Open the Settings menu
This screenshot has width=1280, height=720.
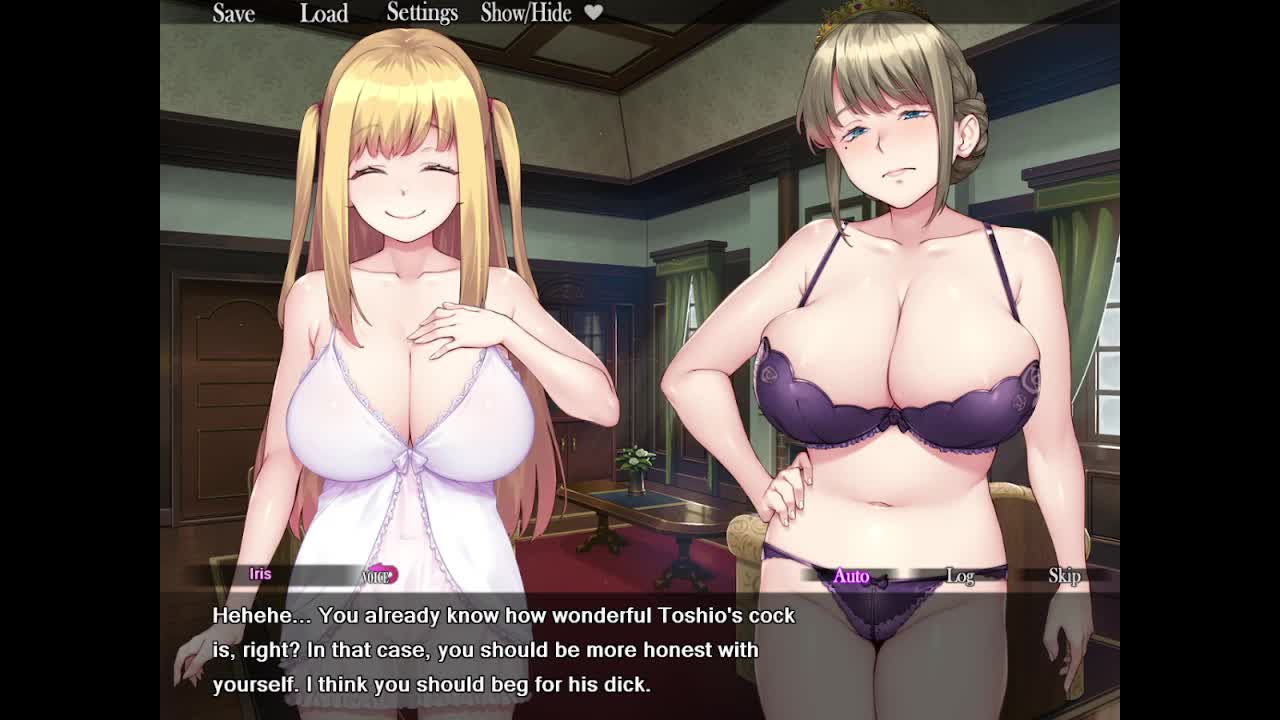422,13
